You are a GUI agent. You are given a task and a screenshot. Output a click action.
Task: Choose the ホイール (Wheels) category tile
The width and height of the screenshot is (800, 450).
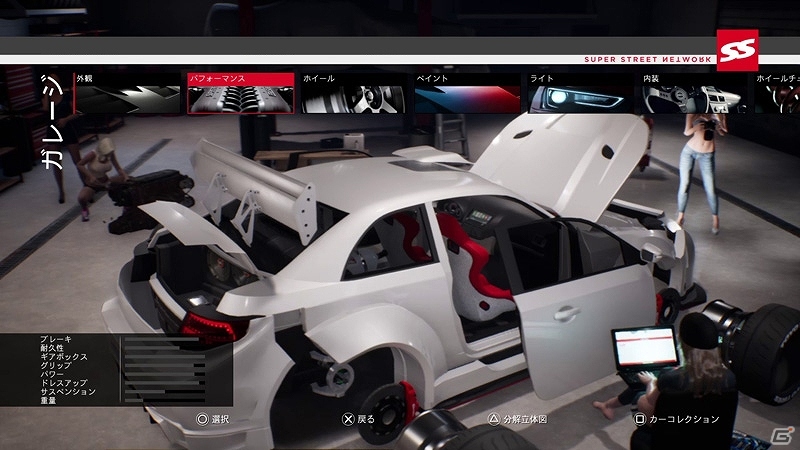click(x=354, y=93)
